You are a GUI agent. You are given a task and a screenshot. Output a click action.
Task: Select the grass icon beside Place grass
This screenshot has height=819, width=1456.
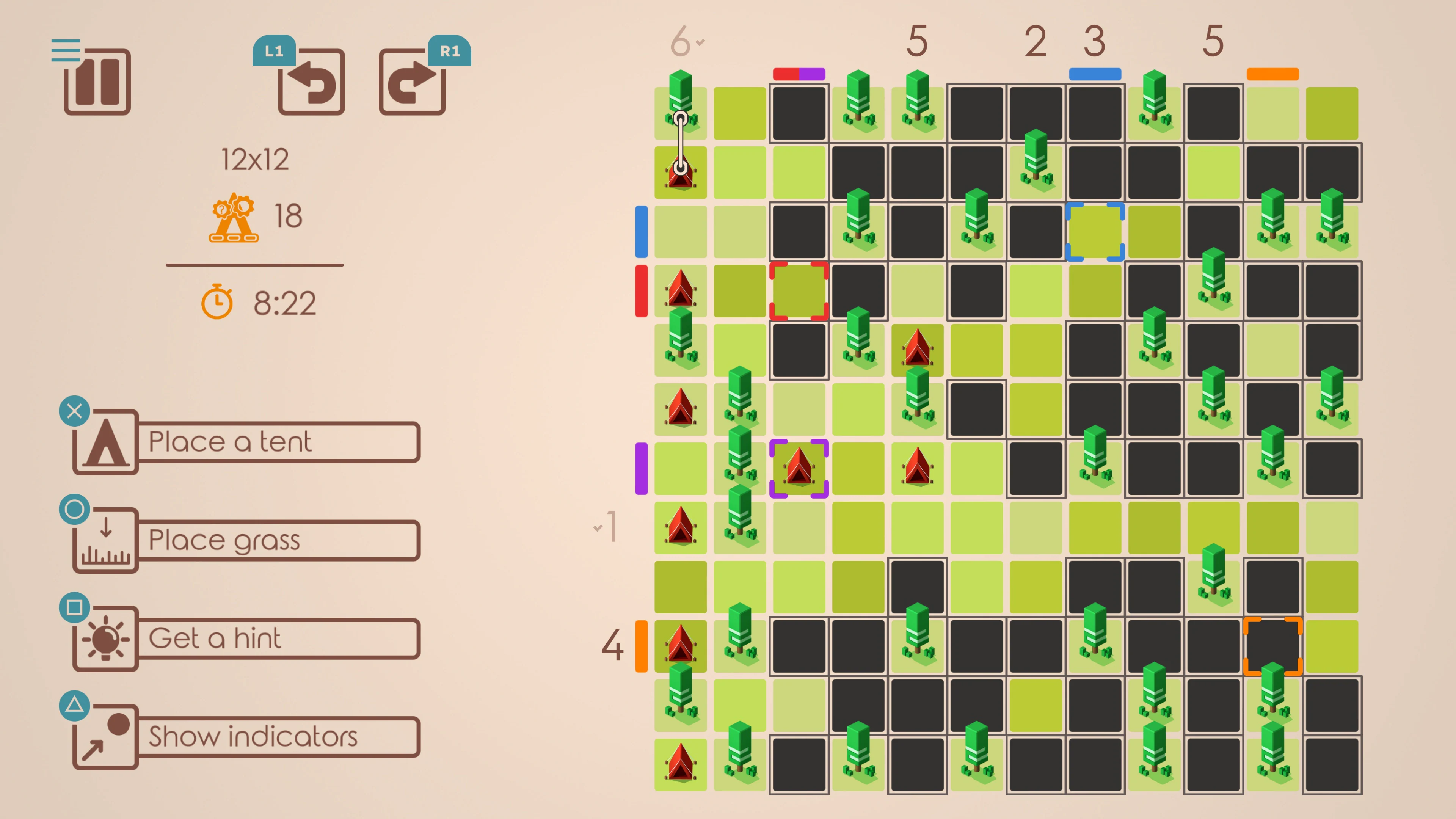105,540
